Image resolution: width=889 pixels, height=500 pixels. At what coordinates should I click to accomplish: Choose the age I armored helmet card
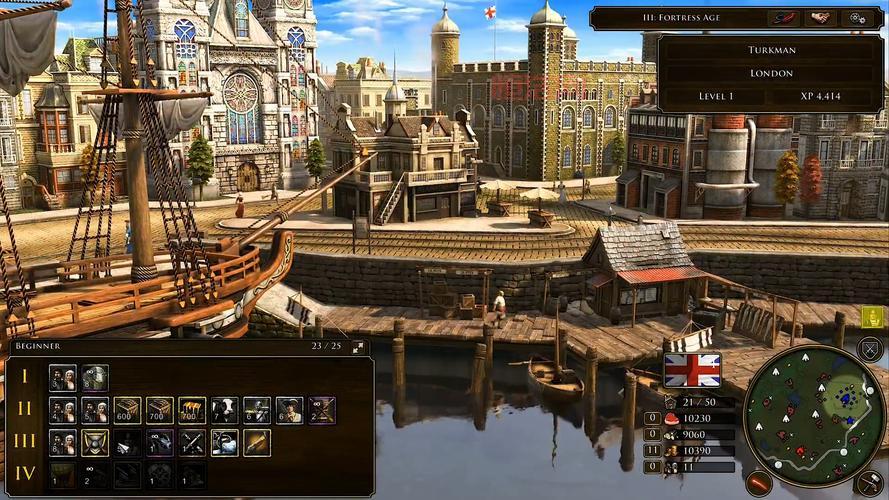tap(95, 378)
